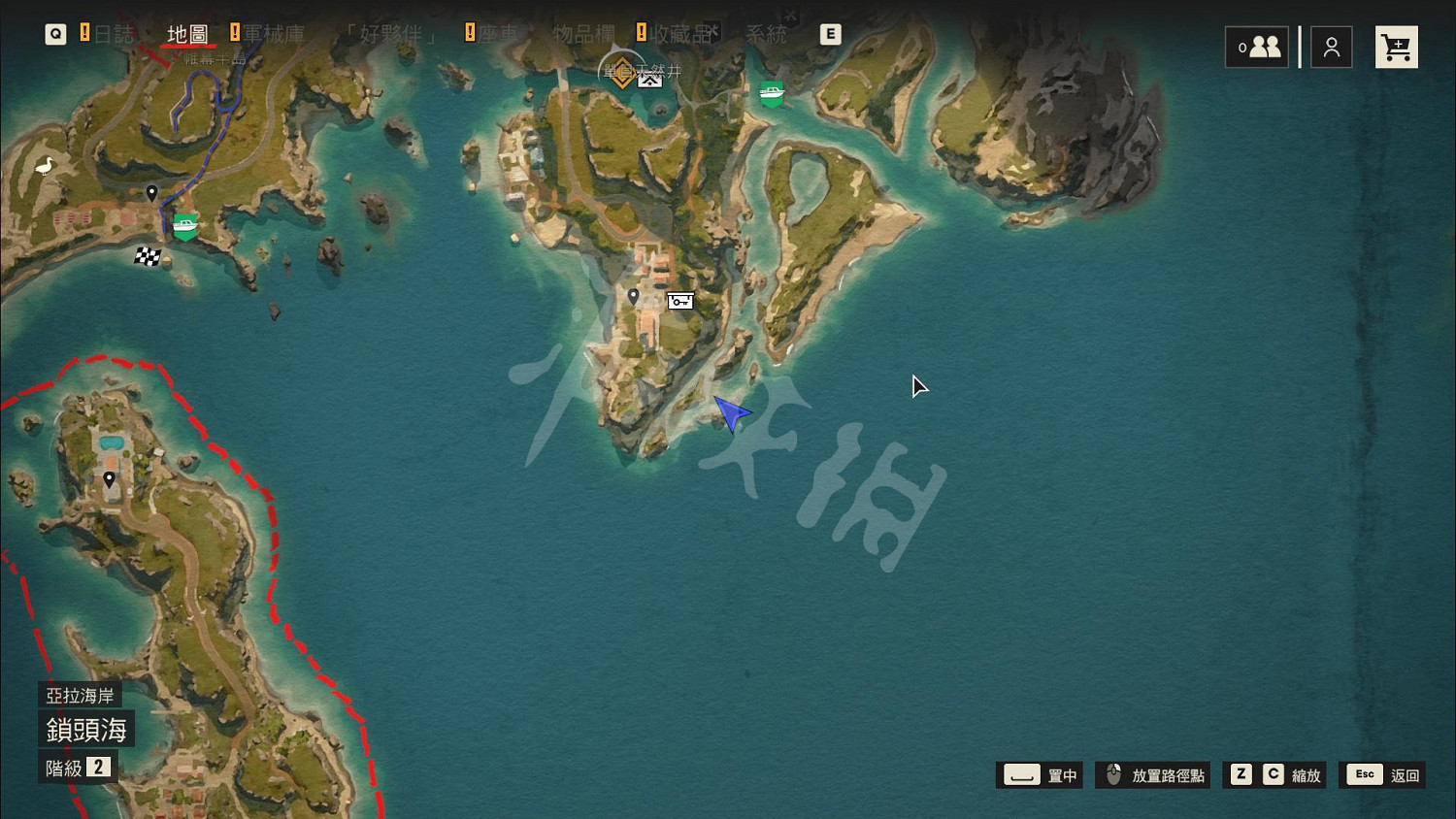The image size is (1456, 819).
Task: Click the co-op players icon showing 0
Action: click(1257, 46)
